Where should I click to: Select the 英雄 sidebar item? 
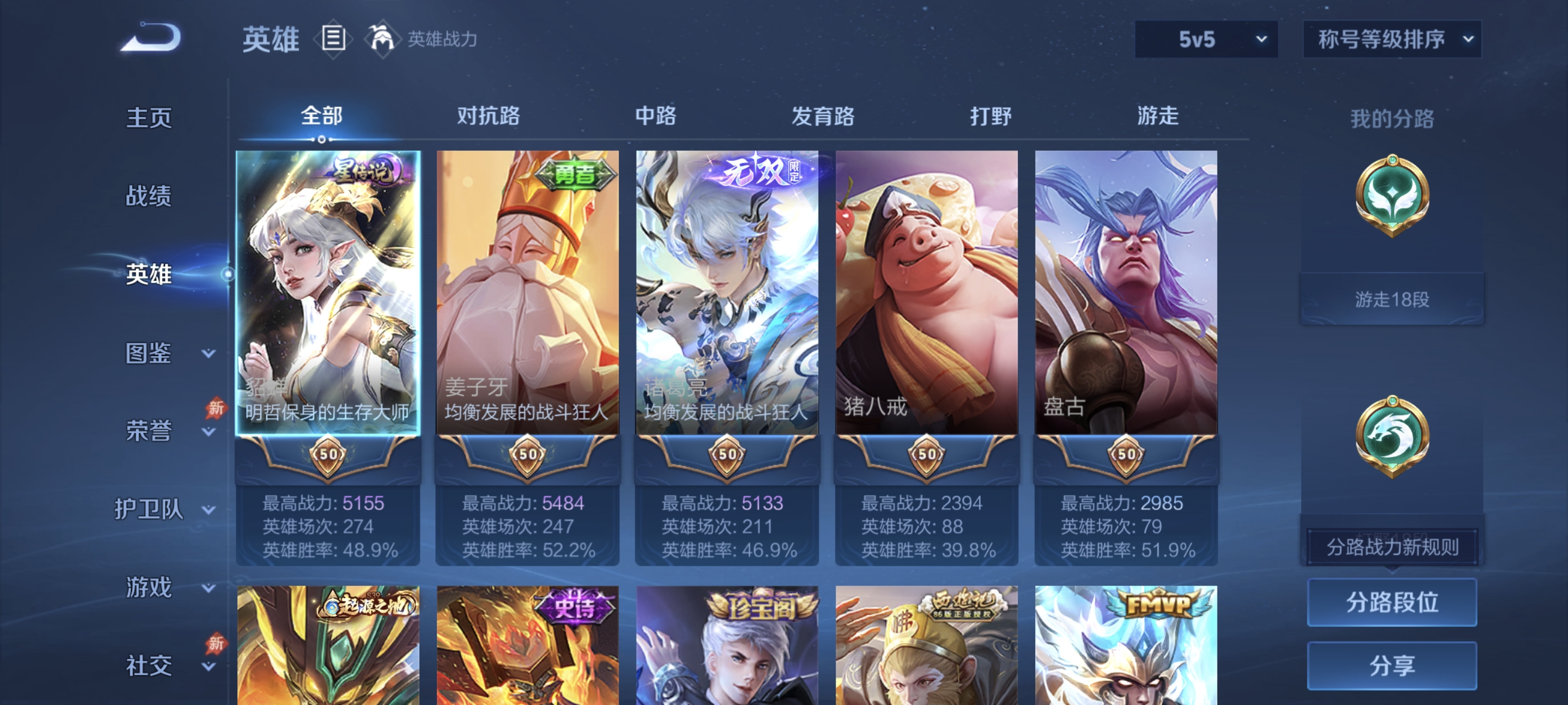pos(148,274)
